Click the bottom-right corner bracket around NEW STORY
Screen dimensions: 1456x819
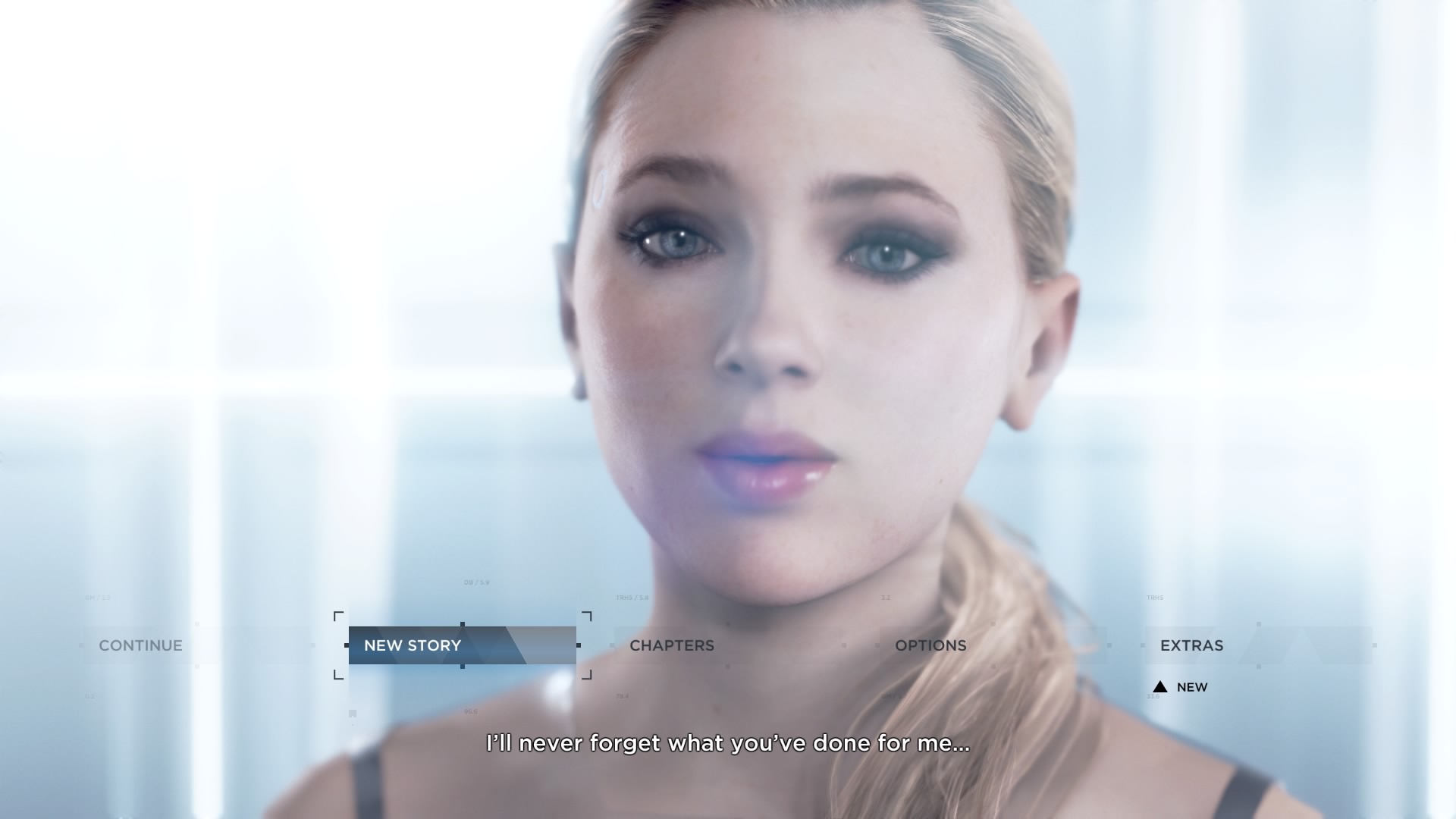click(588, 676)
